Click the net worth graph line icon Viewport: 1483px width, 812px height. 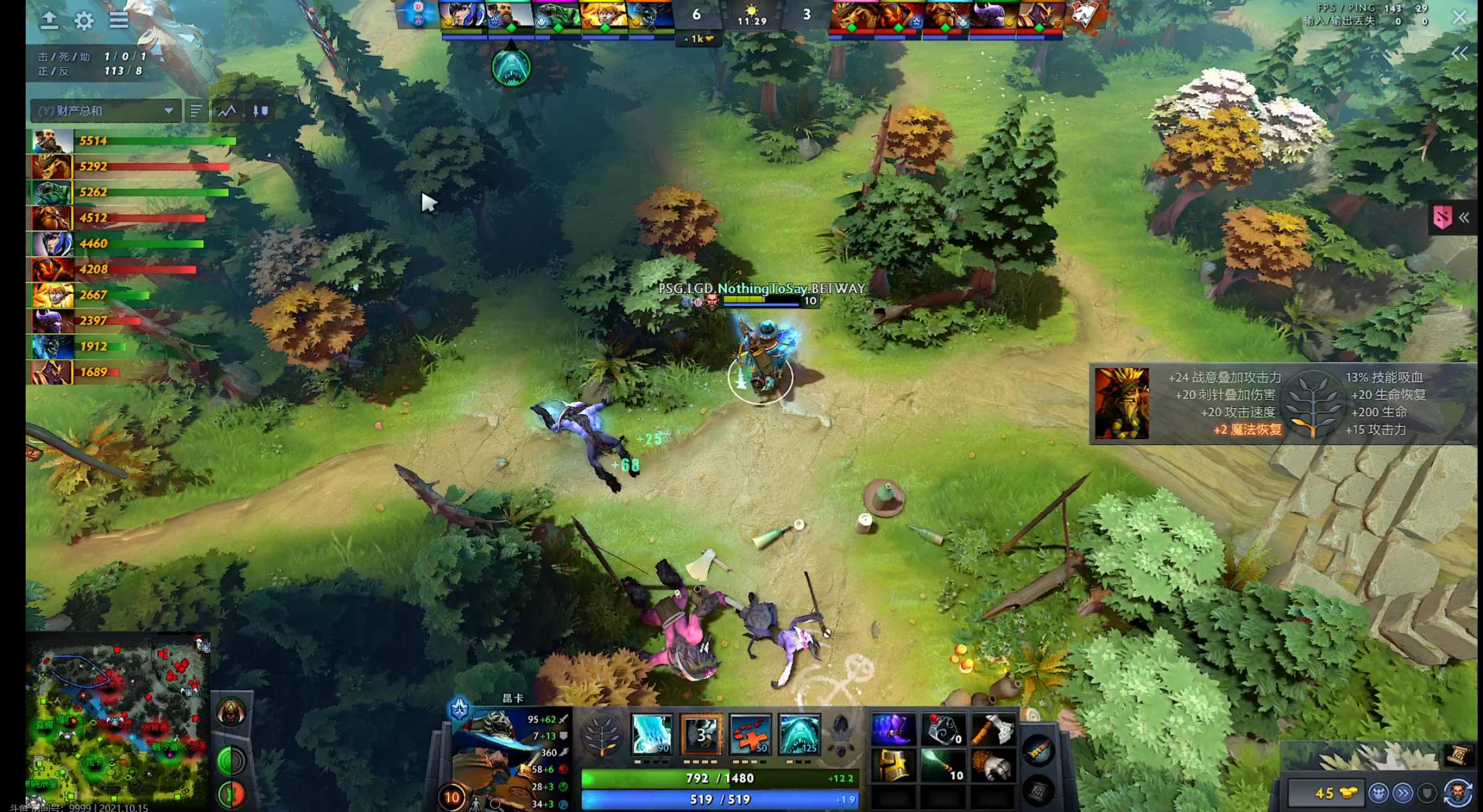tap(226, 111)
